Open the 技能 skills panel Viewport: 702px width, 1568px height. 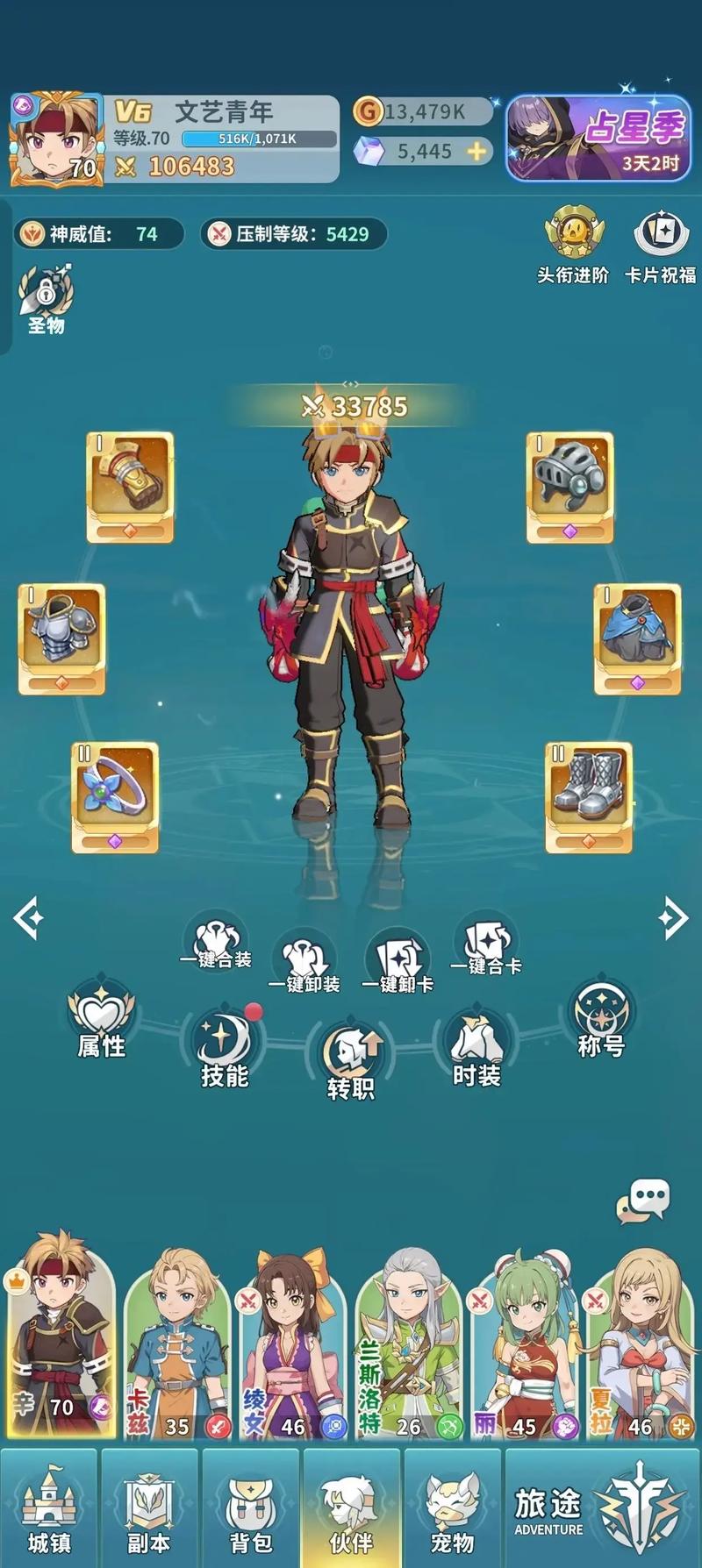point(225,1051)
